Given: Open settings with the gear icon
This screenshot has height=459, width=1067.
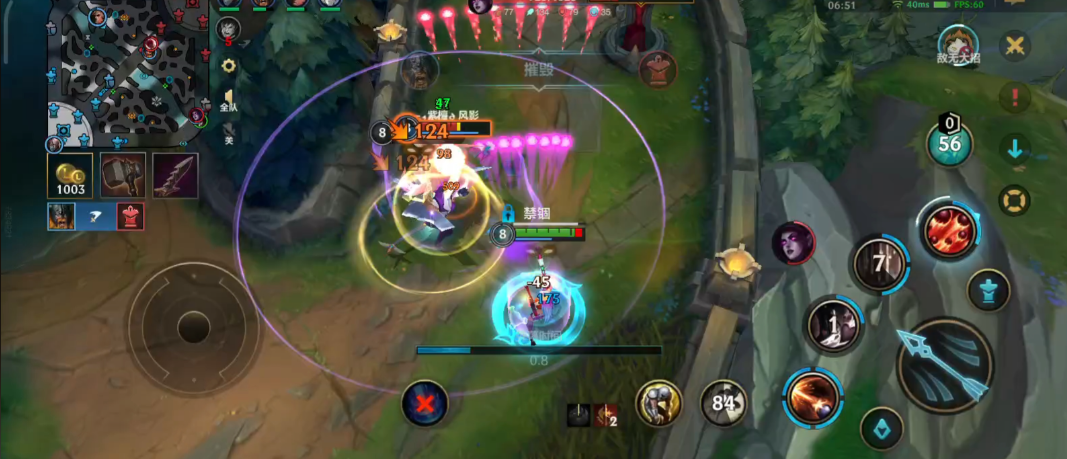Looking at the screenshot, I should point(229,66).
